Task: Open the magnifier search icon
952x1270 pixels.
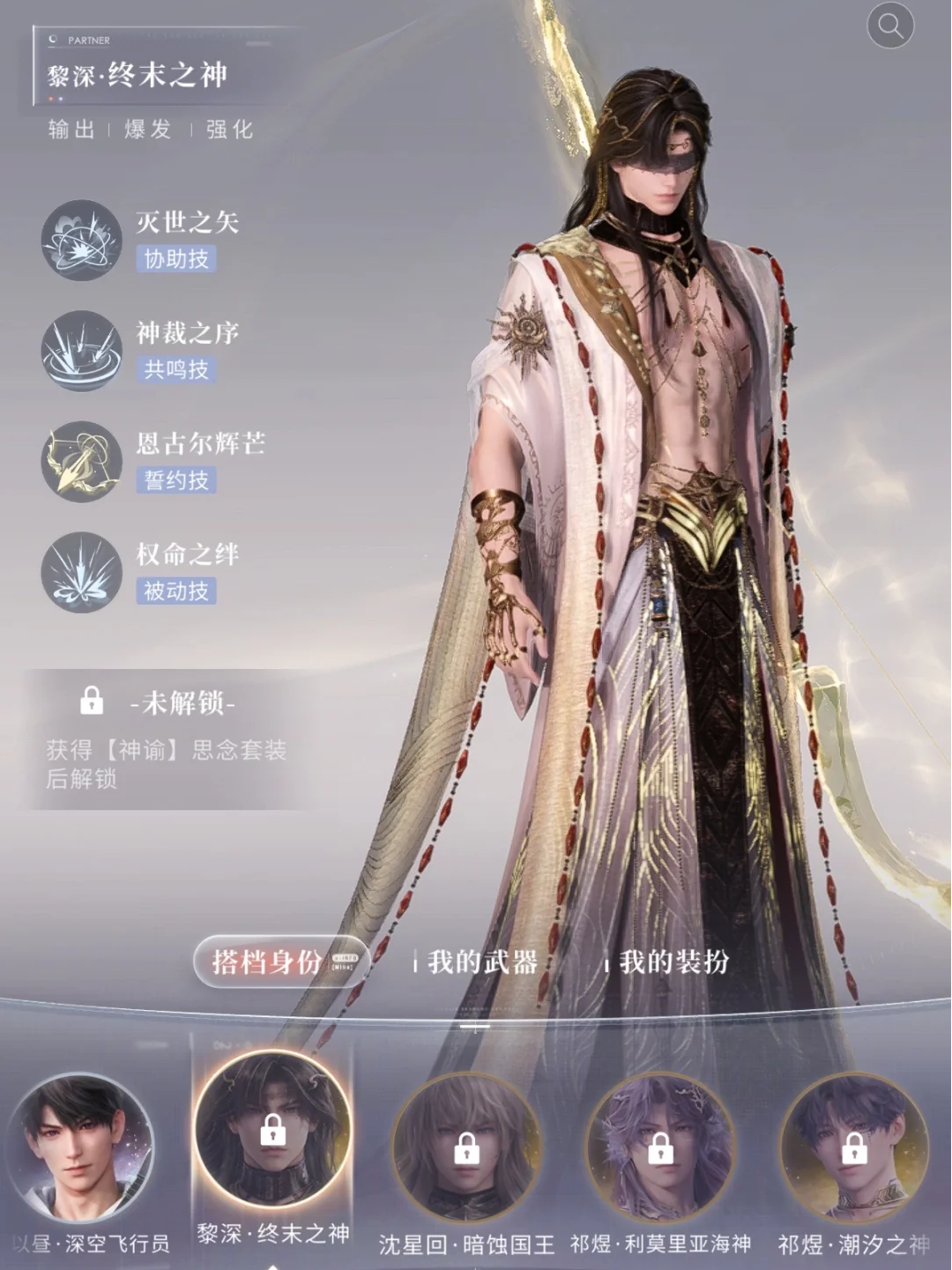Action: point(890,26)
